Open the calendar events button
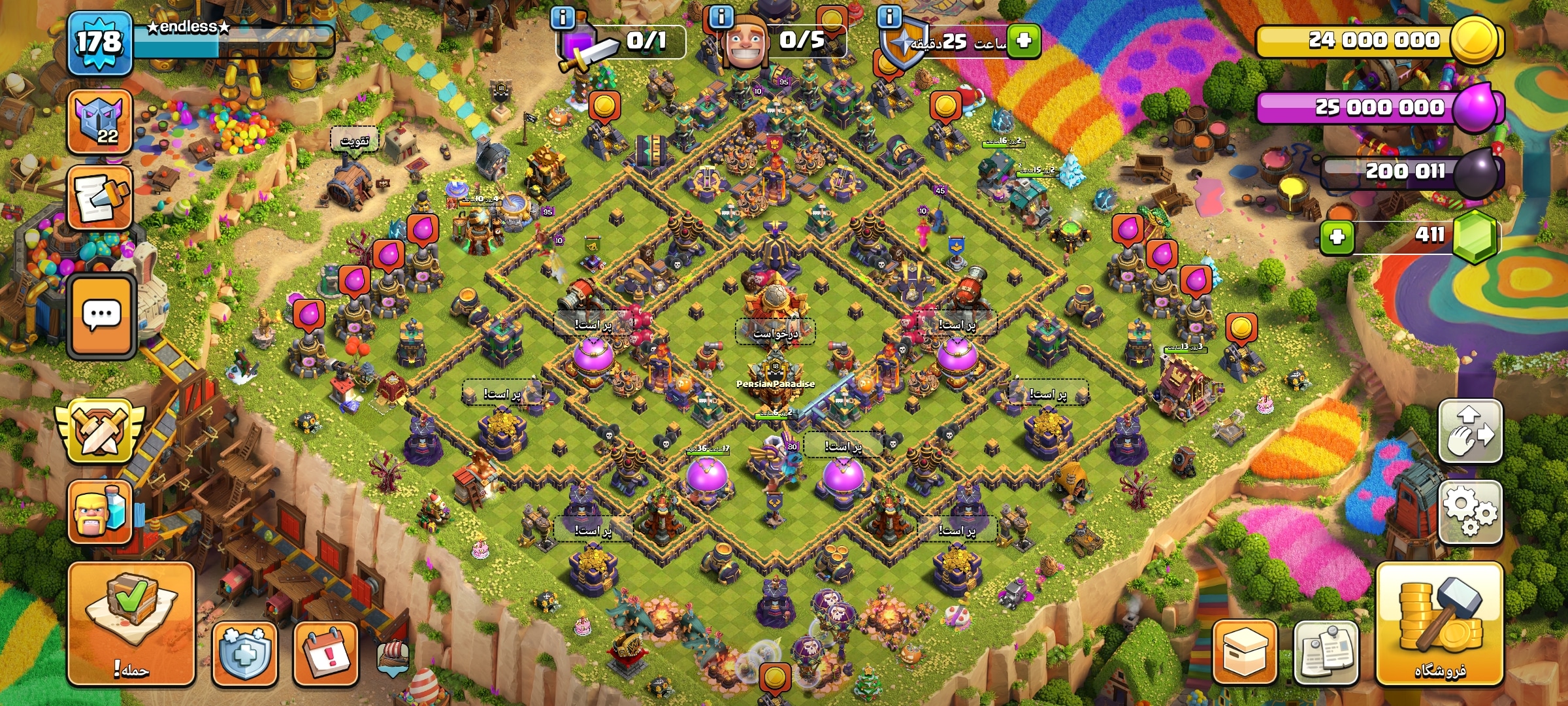This screenshot has height=706, width=1568. pyautogui.click(x=325, y=653)
